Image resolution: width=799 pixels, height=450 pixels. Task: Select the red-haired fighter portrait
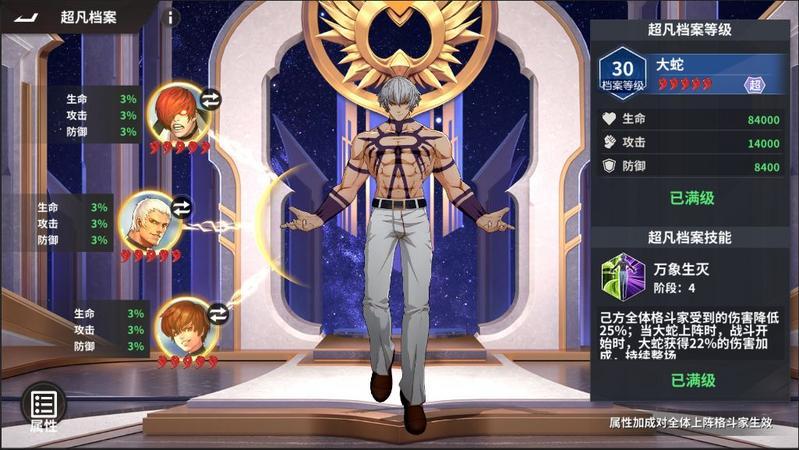click(x=176, y=110)
